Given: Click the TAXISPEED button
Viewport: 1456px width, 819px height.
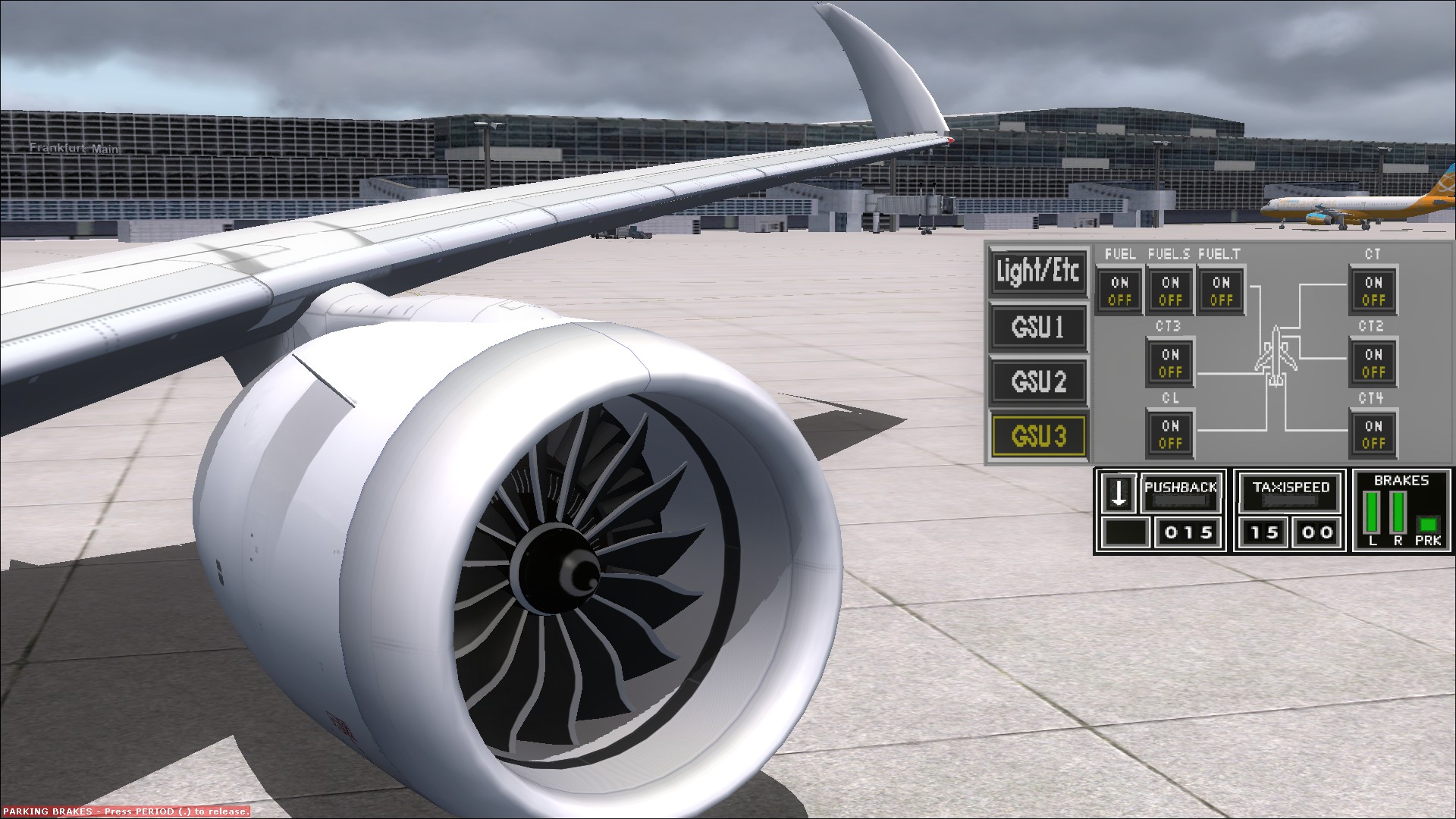Looking at the screenshot, I should 1288,490.
